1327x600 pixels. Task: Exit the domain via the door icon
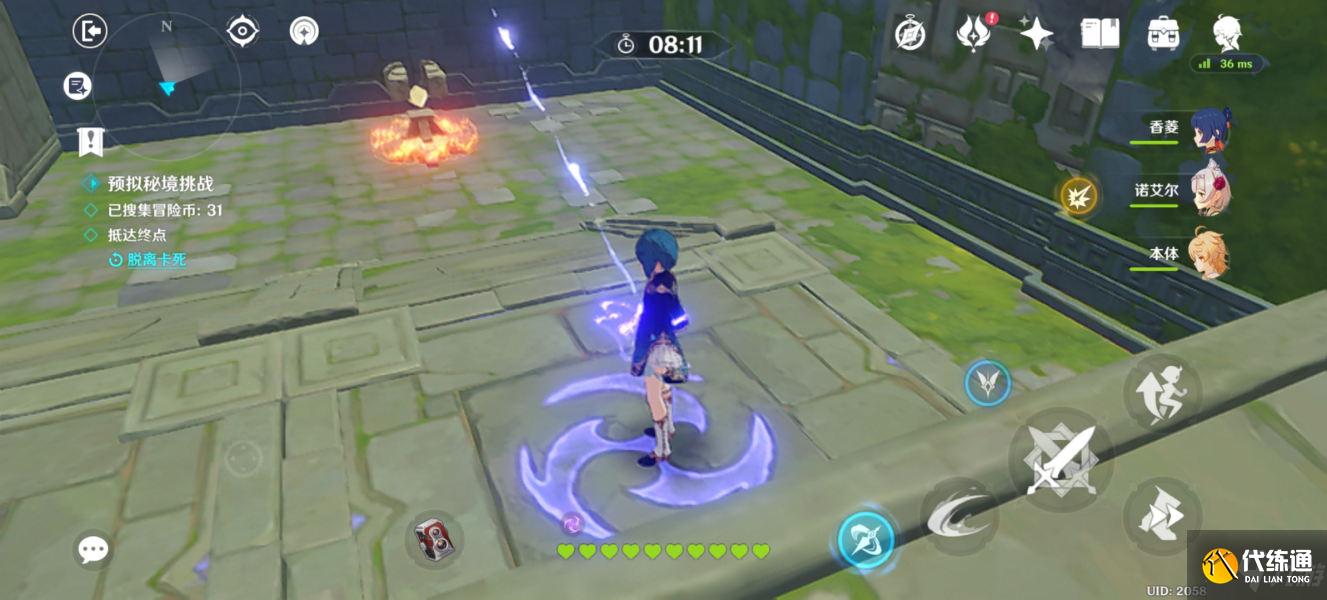(90, 32)
